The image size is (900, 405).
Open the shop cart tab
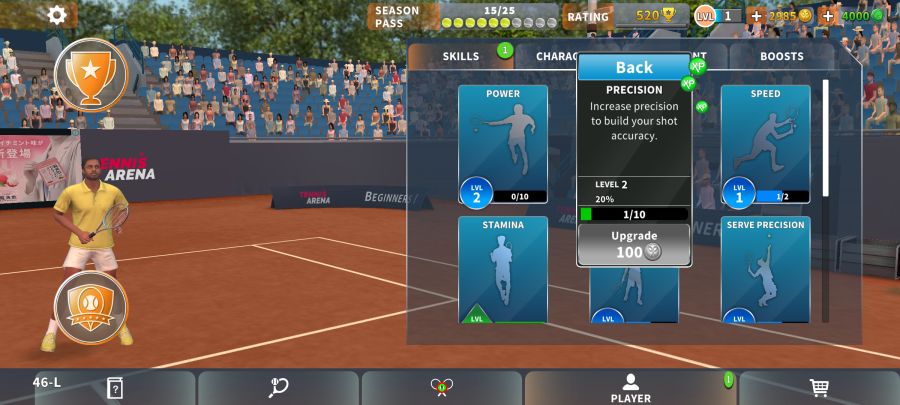[x=818, y=388]
